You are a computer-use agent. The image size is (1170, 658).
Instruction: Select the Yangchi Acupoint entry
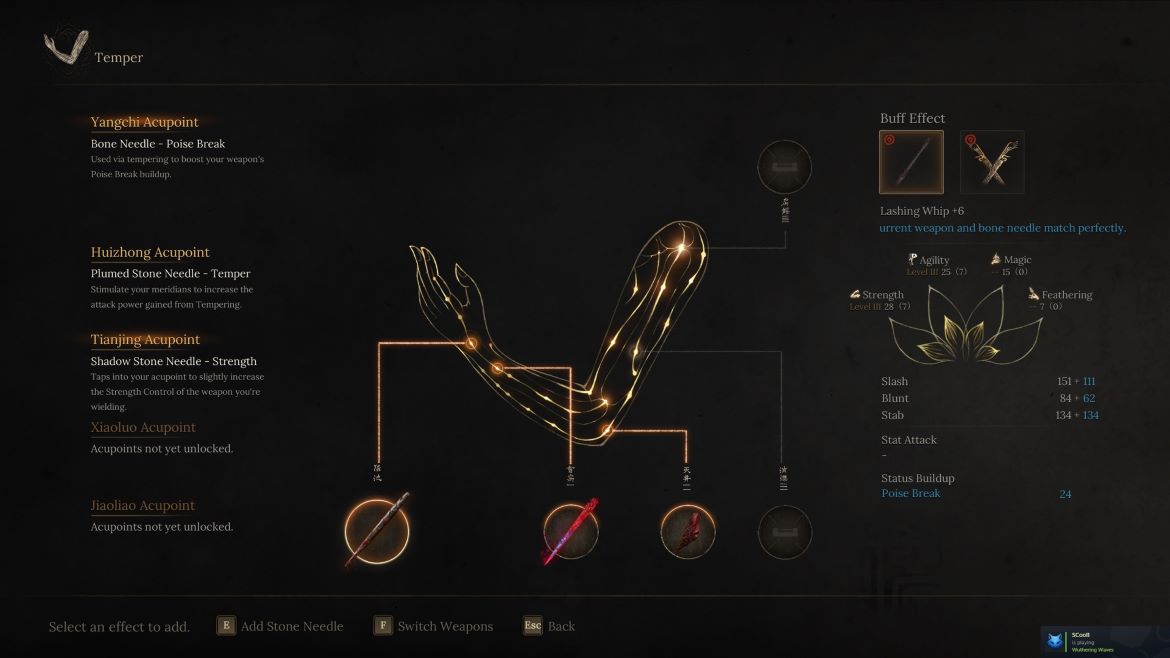pyautogui.click(x=145, y=123)
